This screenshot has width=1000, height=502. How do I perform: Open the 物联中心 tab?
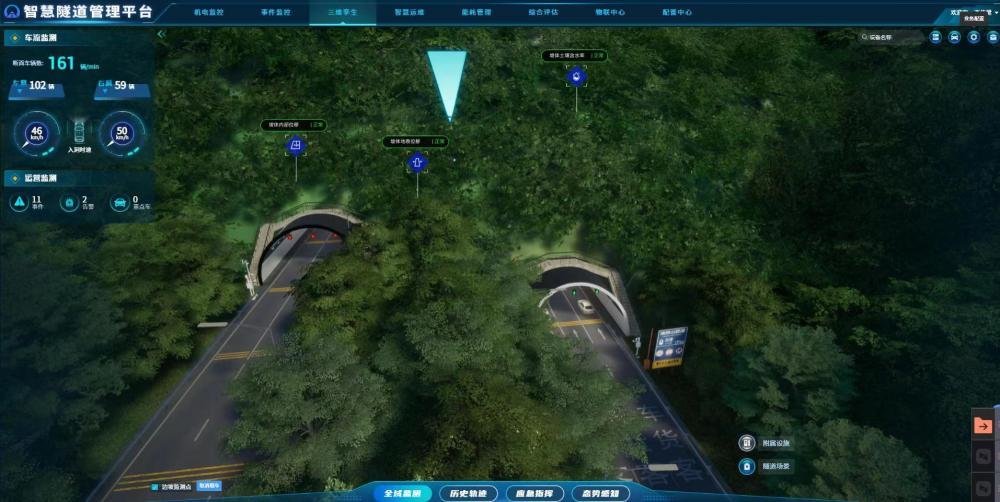[610, 13]
